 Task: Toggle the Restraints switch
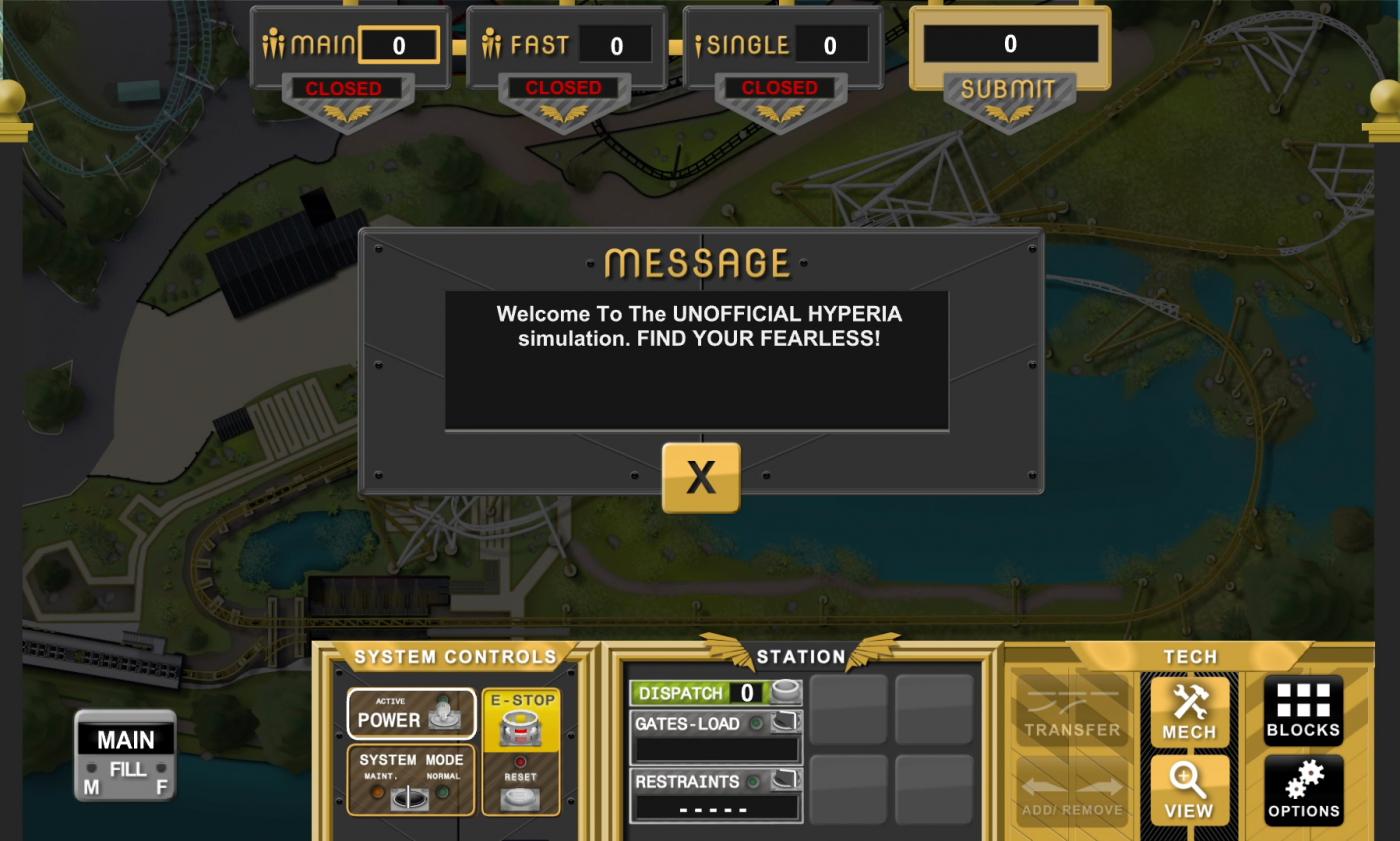786,781
